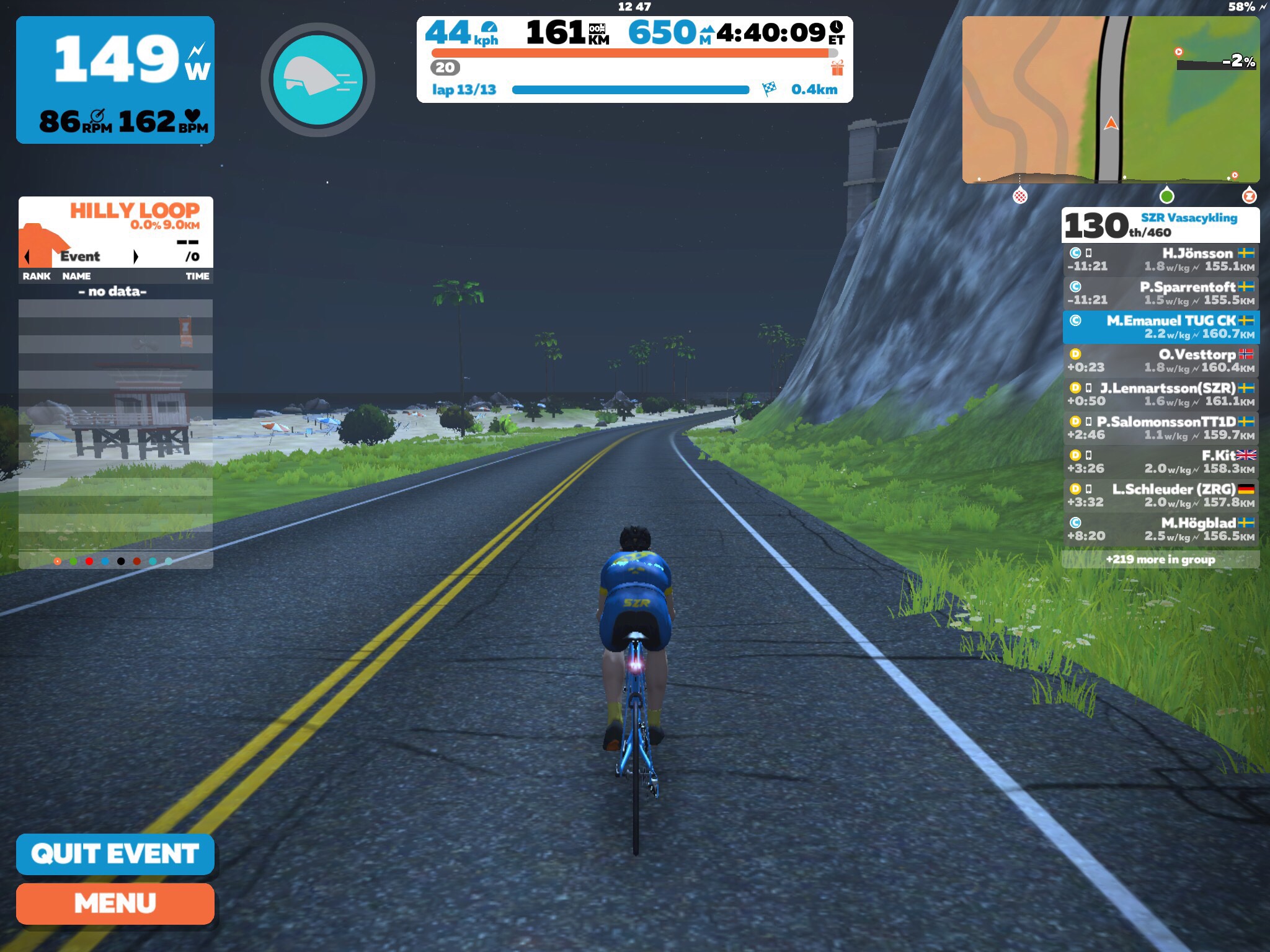
Task: Select rider H.Jönsson in the list
Action: [x=1161, y=260]
